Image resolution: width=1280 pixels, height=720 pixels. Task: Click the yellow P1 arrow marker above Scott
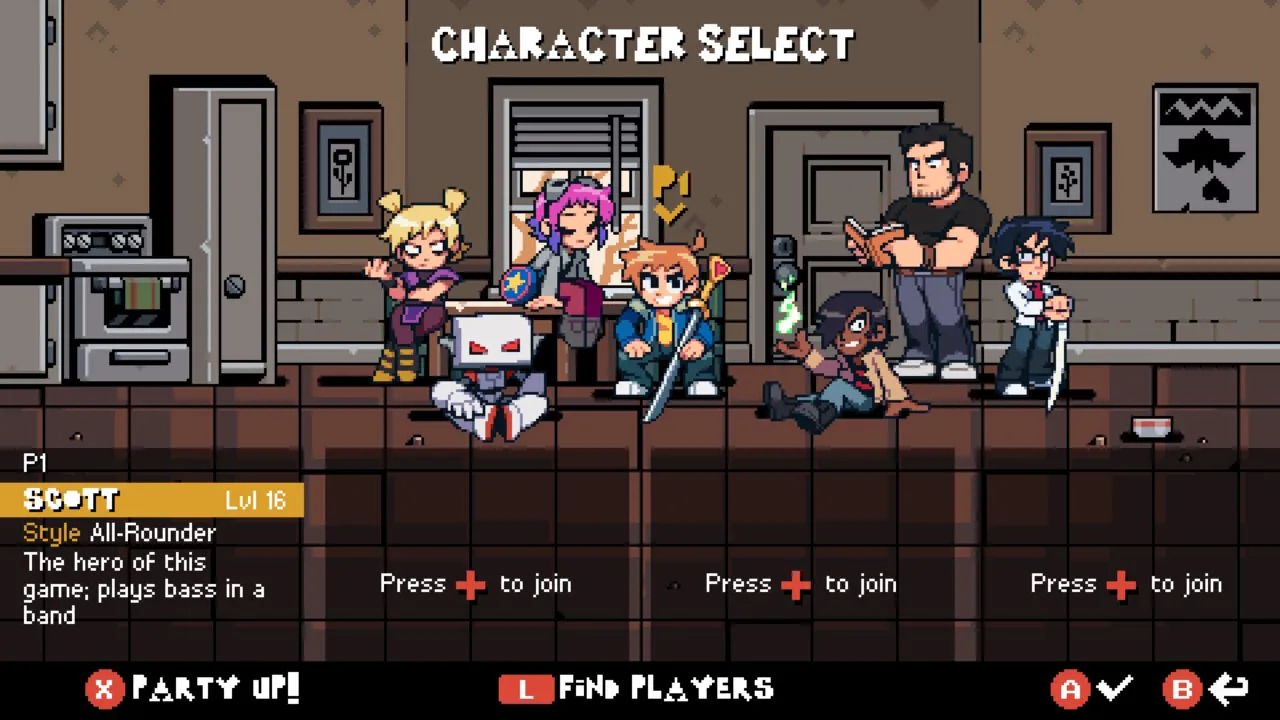[x=672, y=190]
